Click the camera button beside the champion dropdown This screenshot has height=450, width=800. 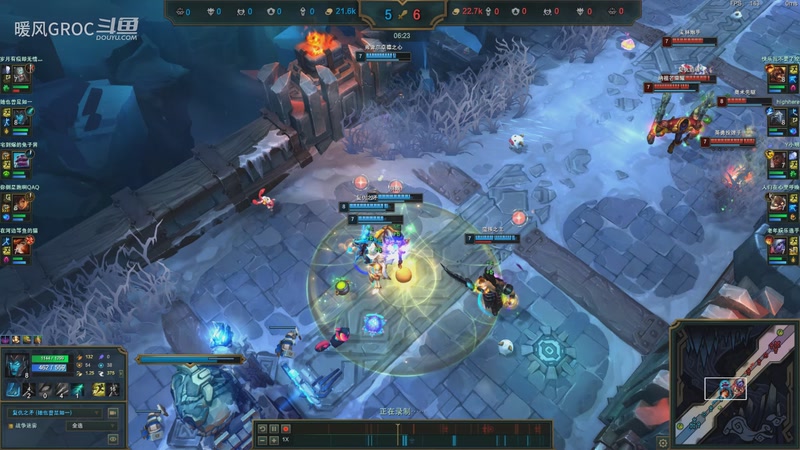coord(112,412)
